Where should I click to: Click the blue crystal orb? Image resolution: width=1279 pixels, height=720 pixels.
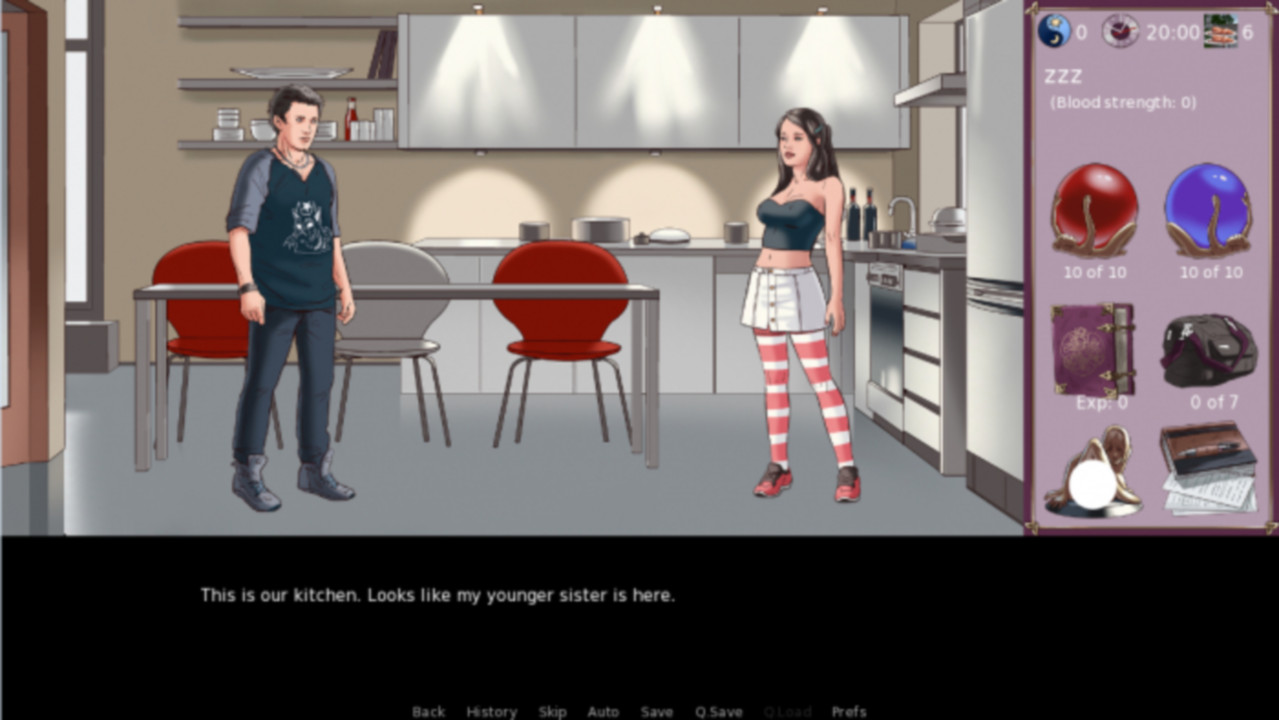point(1210,210)
